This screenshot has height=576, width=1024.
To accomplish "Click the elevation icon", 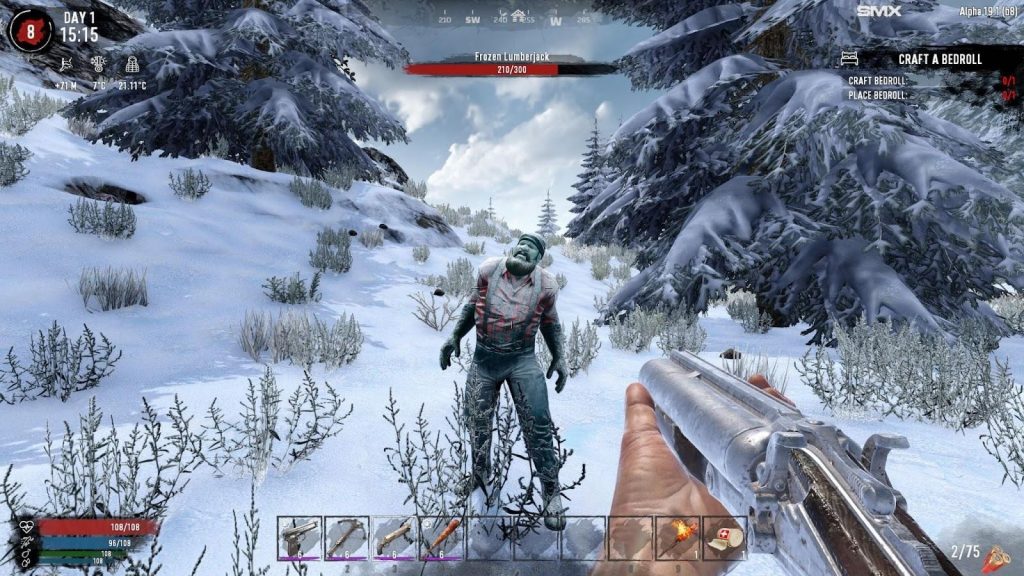I will (x=68, y=65).
